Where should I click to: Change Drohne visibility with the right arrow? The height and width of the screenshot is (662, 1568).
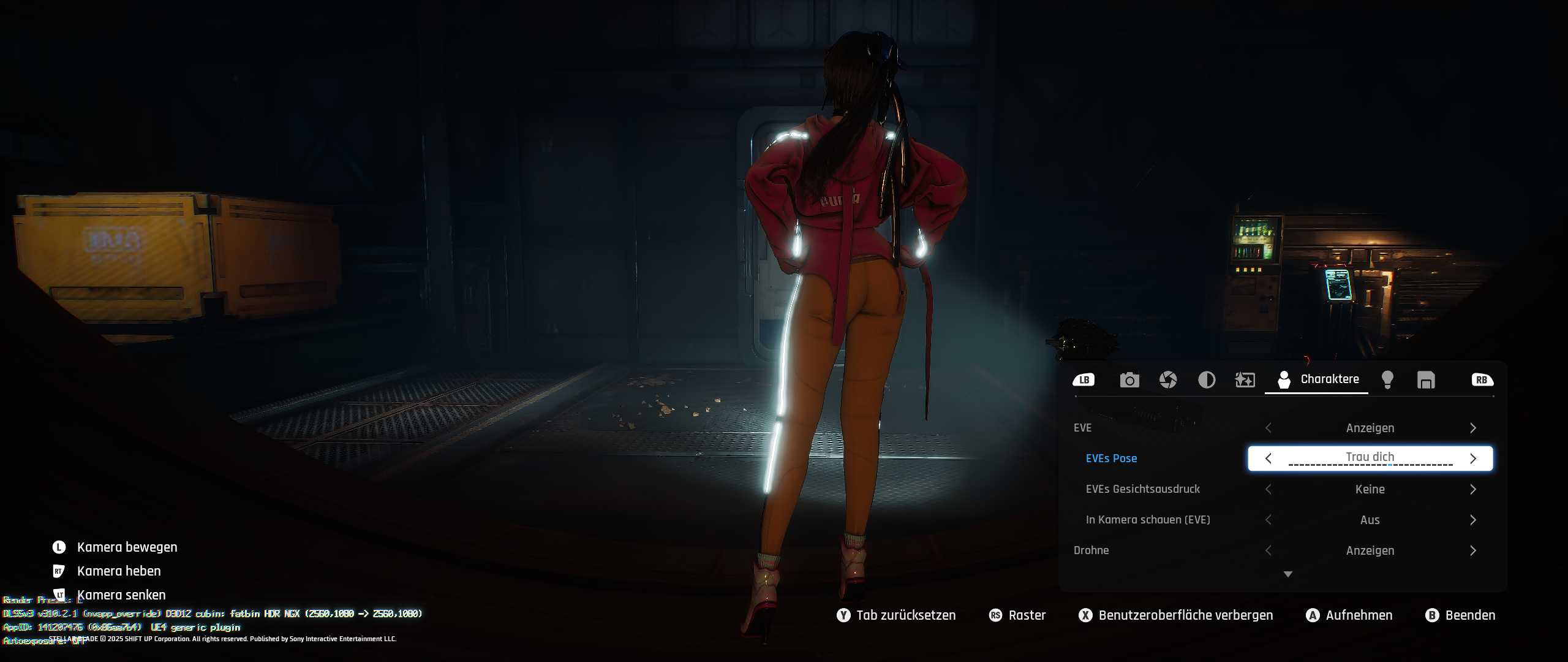coord(1473,550)
